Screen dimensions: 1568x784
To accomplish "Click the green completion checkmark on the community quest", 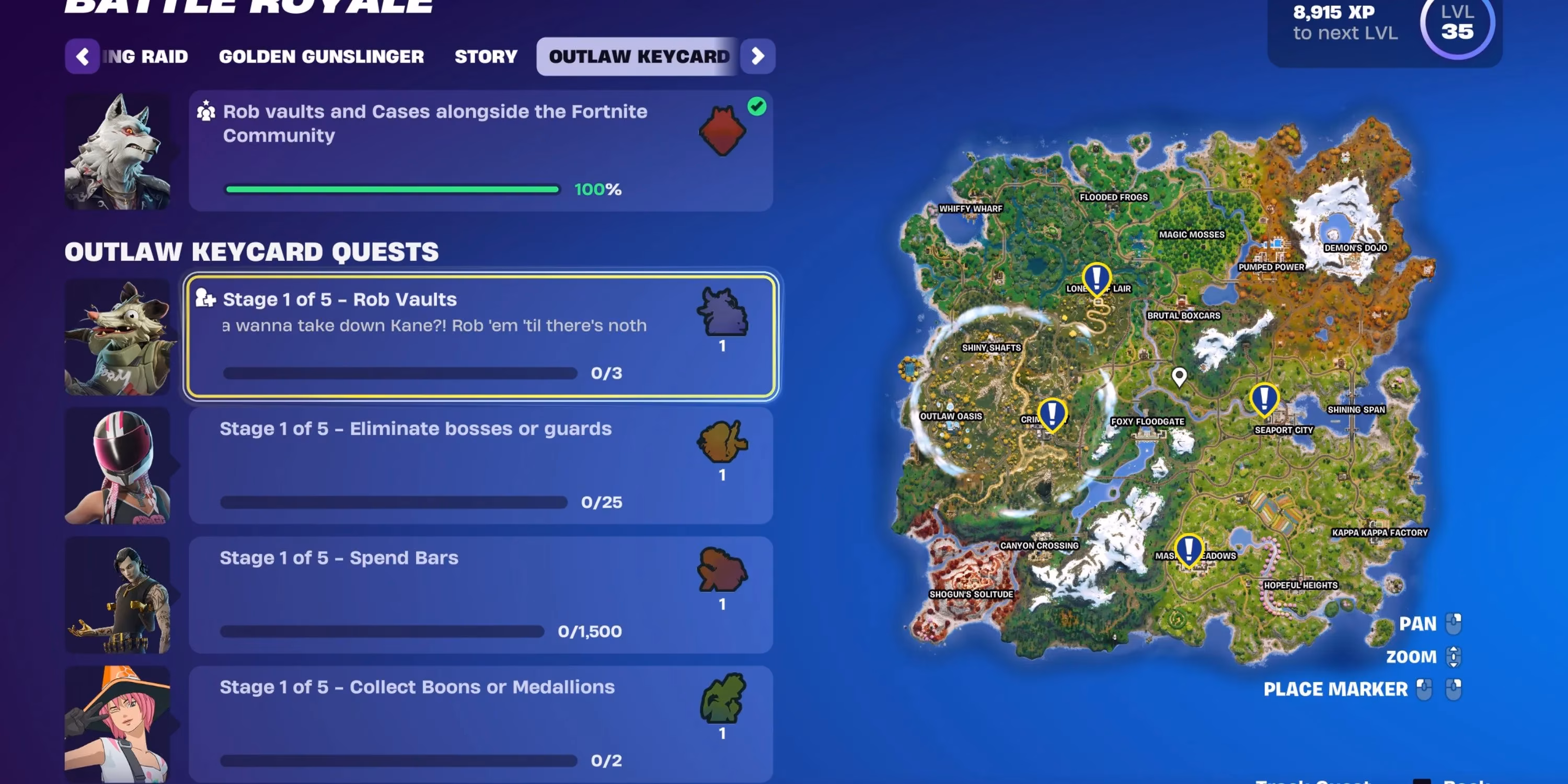I will (756, 107).
